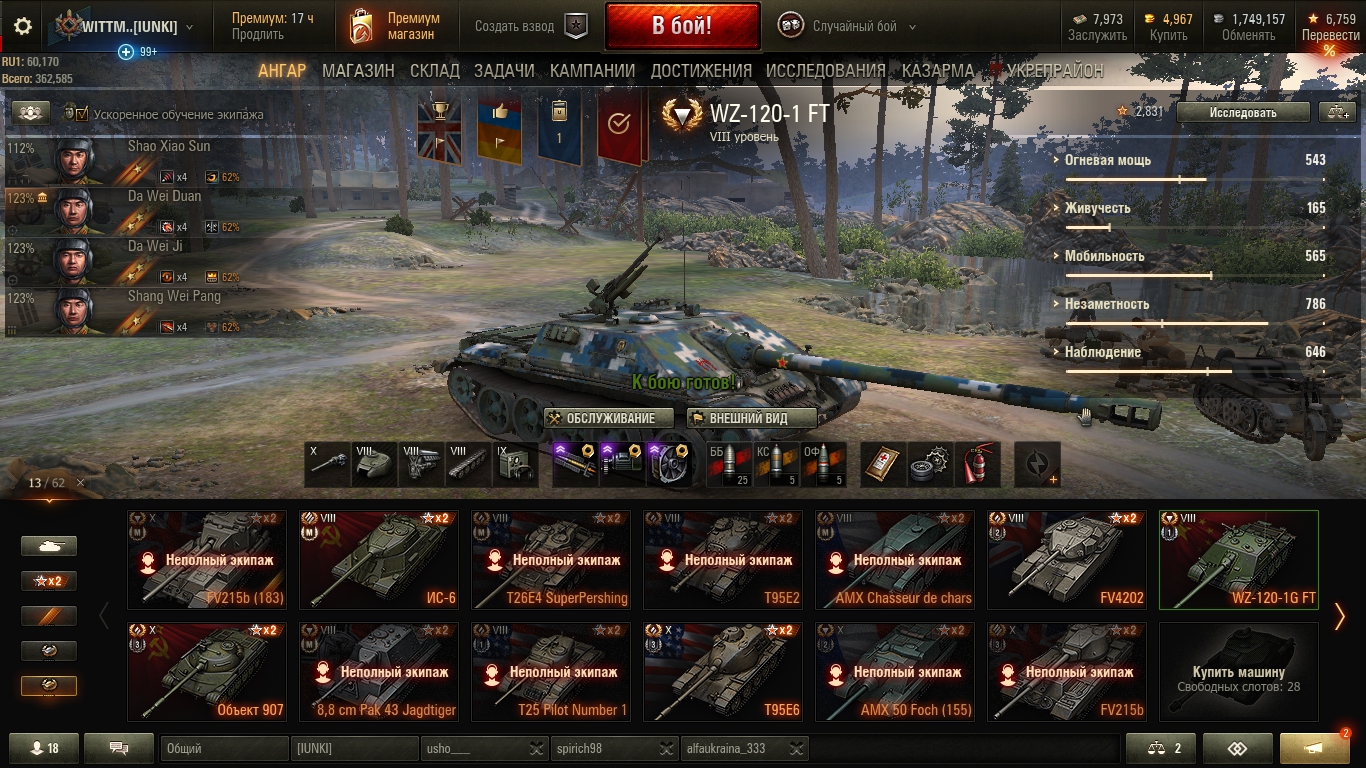Open ОБСЛУЖИВАНИЕ vehicle service
This screenshot has width=1366, height=768.
[602, 418]
